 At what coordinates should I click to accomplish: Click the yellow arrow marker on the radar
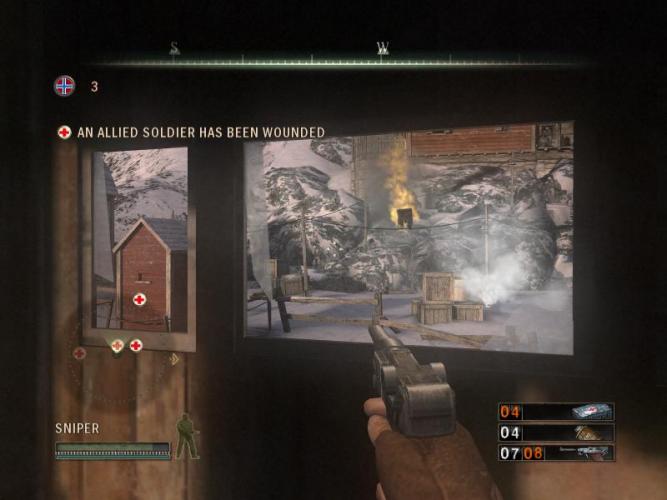tap(174, 358)
